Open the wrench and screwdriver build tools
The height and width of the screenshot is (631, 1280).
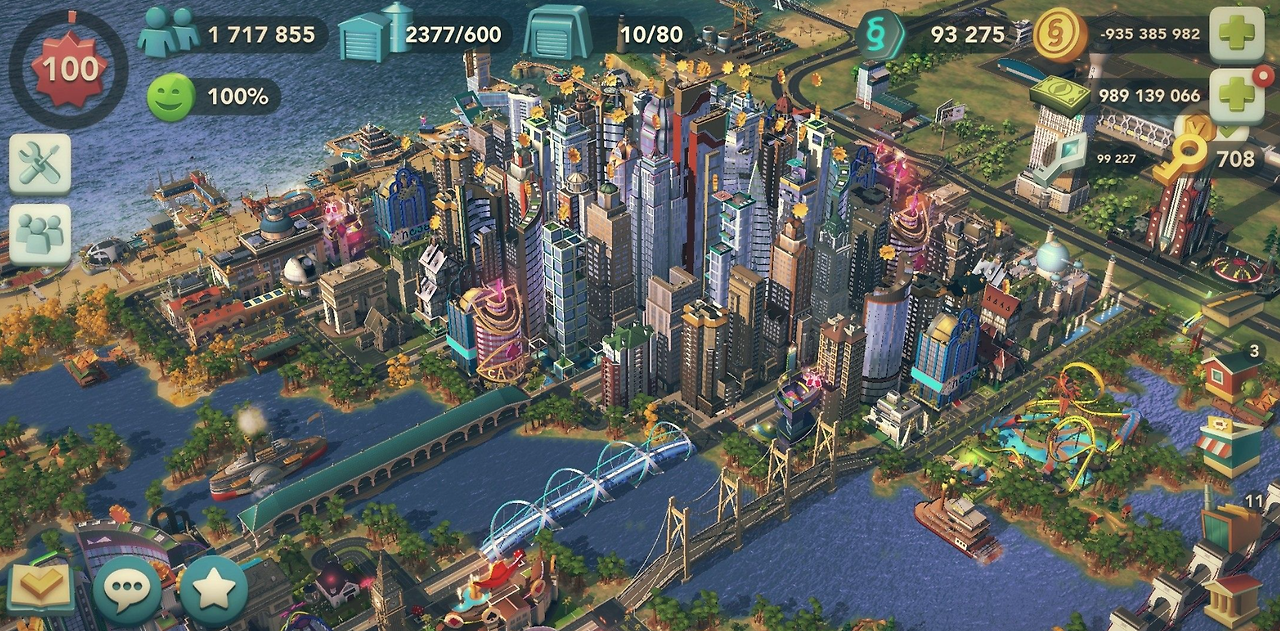[40, 164]
